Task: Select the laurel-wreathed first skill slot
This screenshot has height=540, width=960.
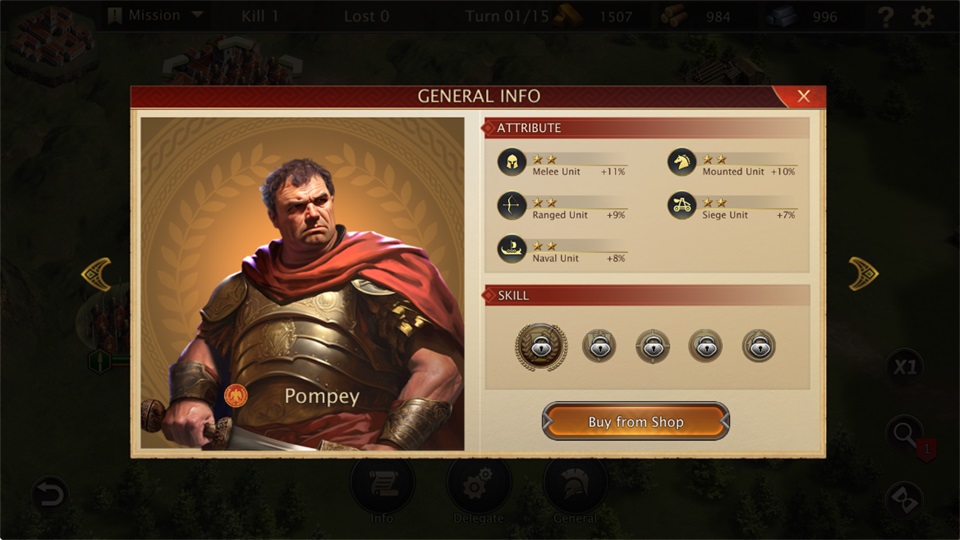Action: point(541,346)
